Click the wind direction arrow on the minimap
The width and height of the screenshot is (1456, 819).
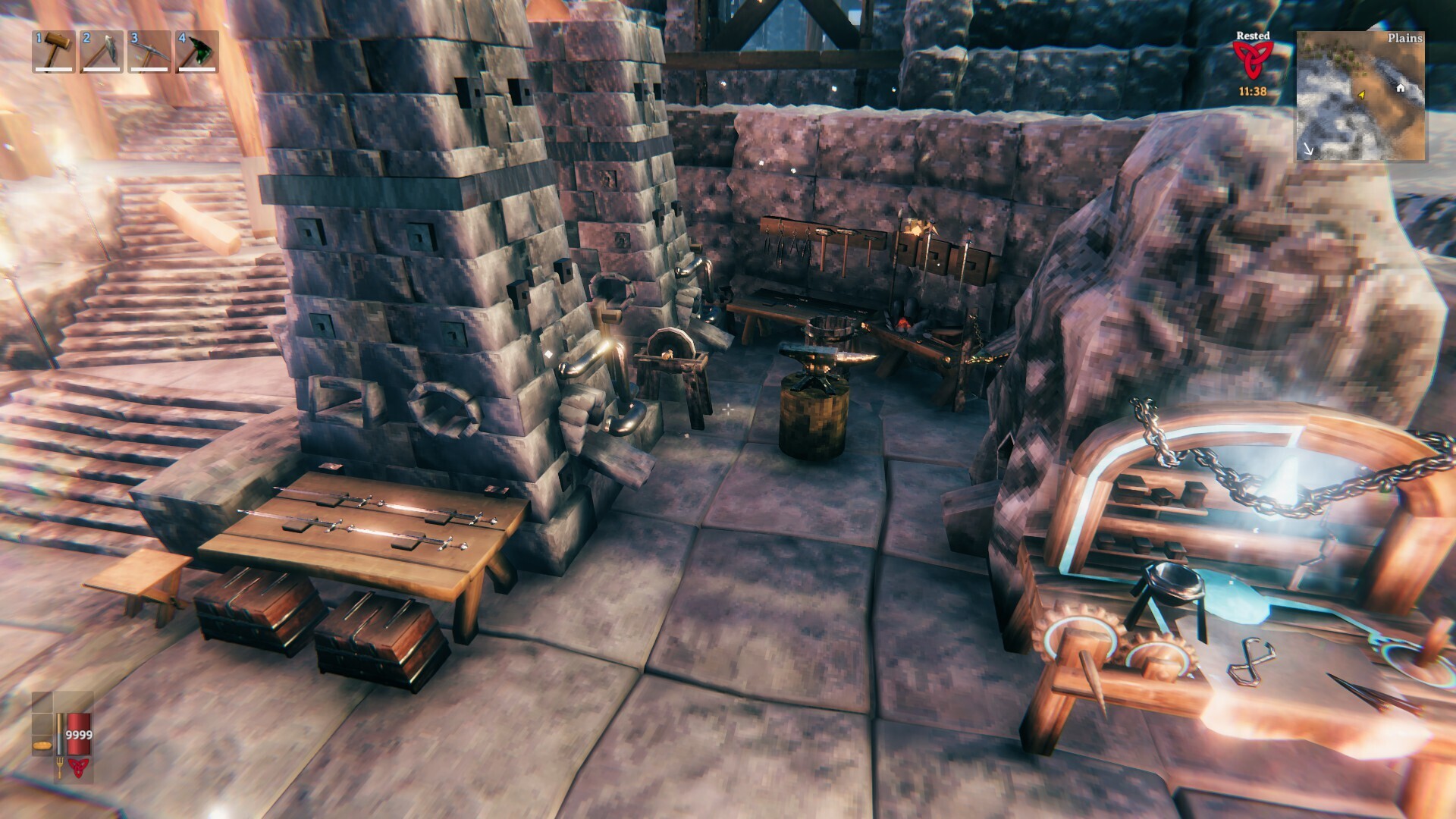[1308, 149]
